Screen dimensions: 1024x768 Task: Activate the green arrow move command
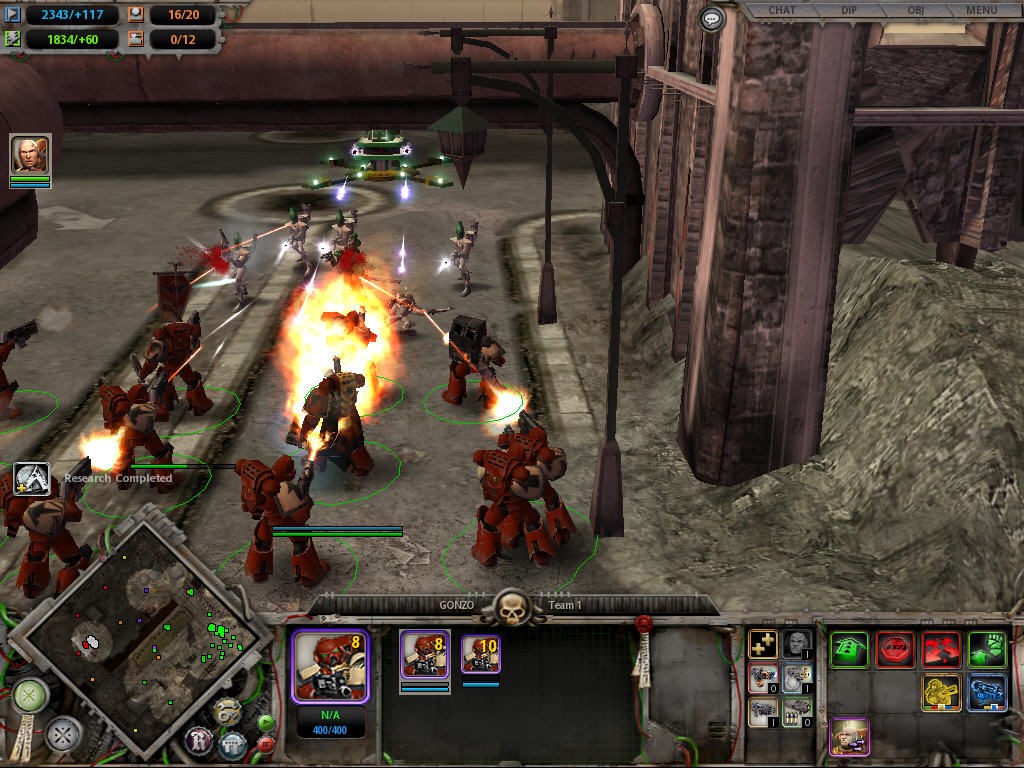[849, 649]
